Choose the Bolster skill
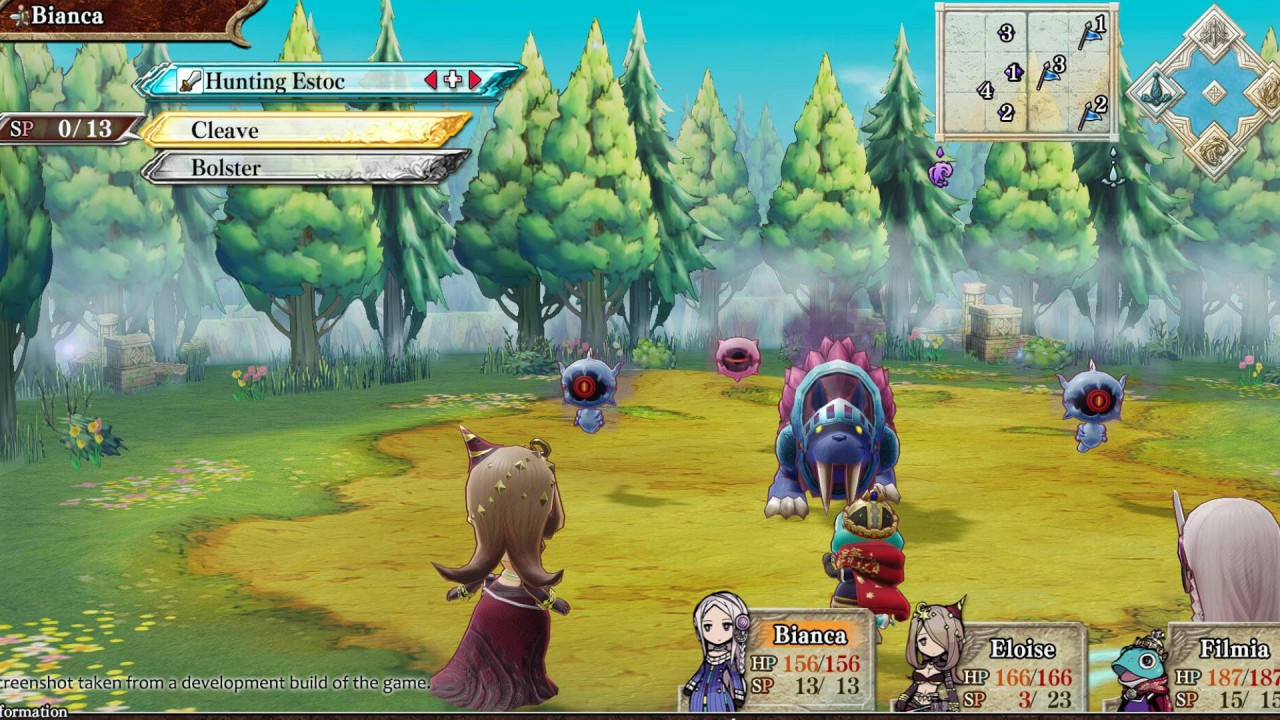Image resolution: width=1280 pixels, height=720 pixels. click(x=305, y=168)
